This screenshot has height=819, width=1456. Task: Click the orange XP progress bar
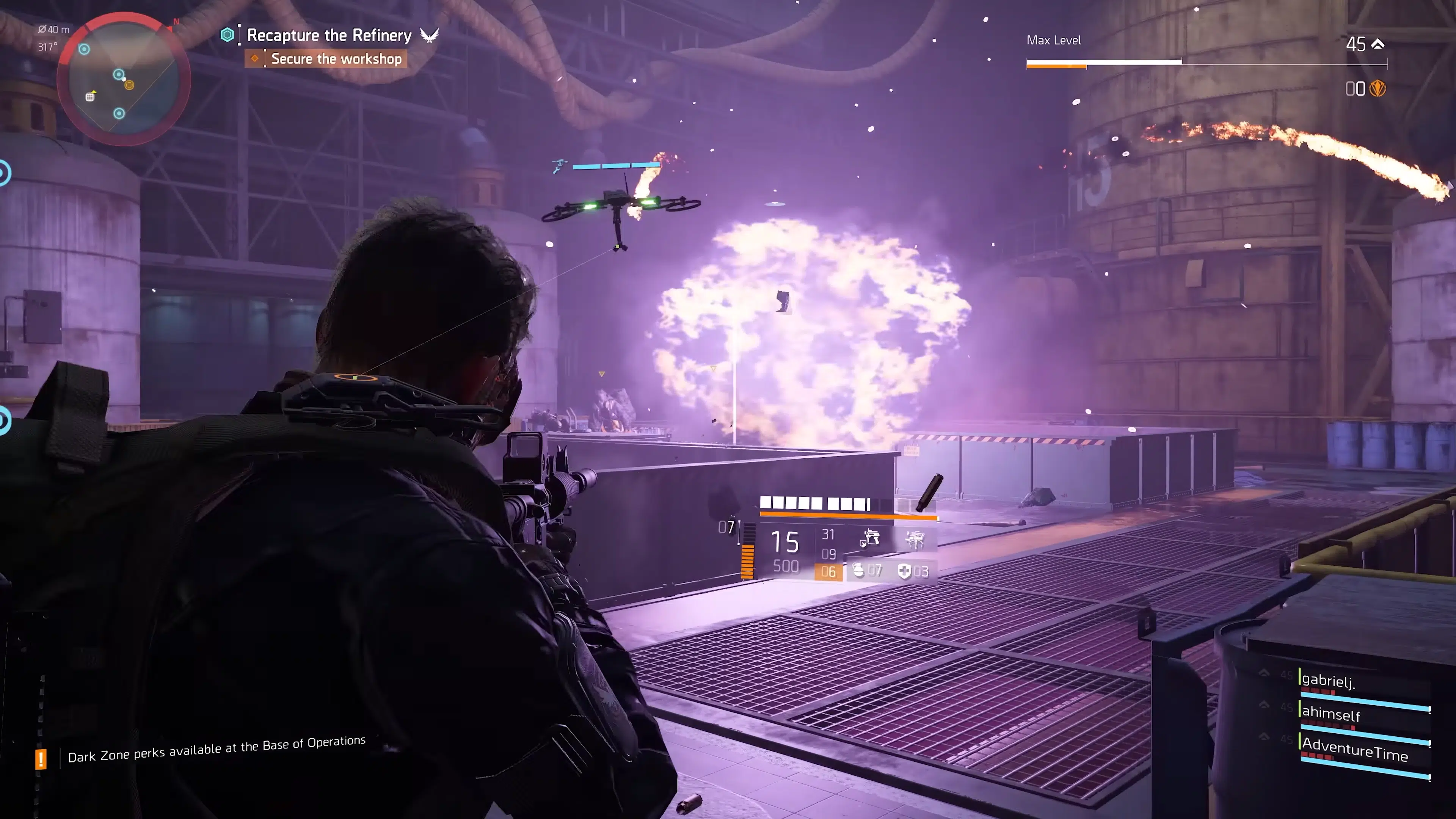tap(1056, 67)
